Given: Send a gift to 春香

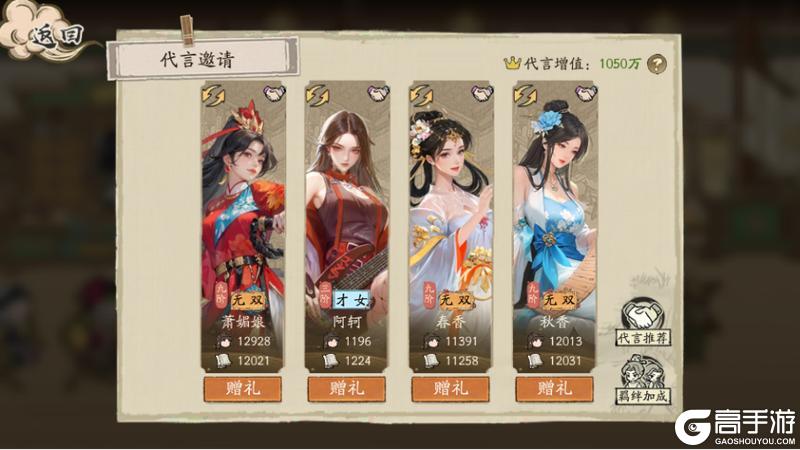Looking at the screenshot, I should click(x=451, y=387).
